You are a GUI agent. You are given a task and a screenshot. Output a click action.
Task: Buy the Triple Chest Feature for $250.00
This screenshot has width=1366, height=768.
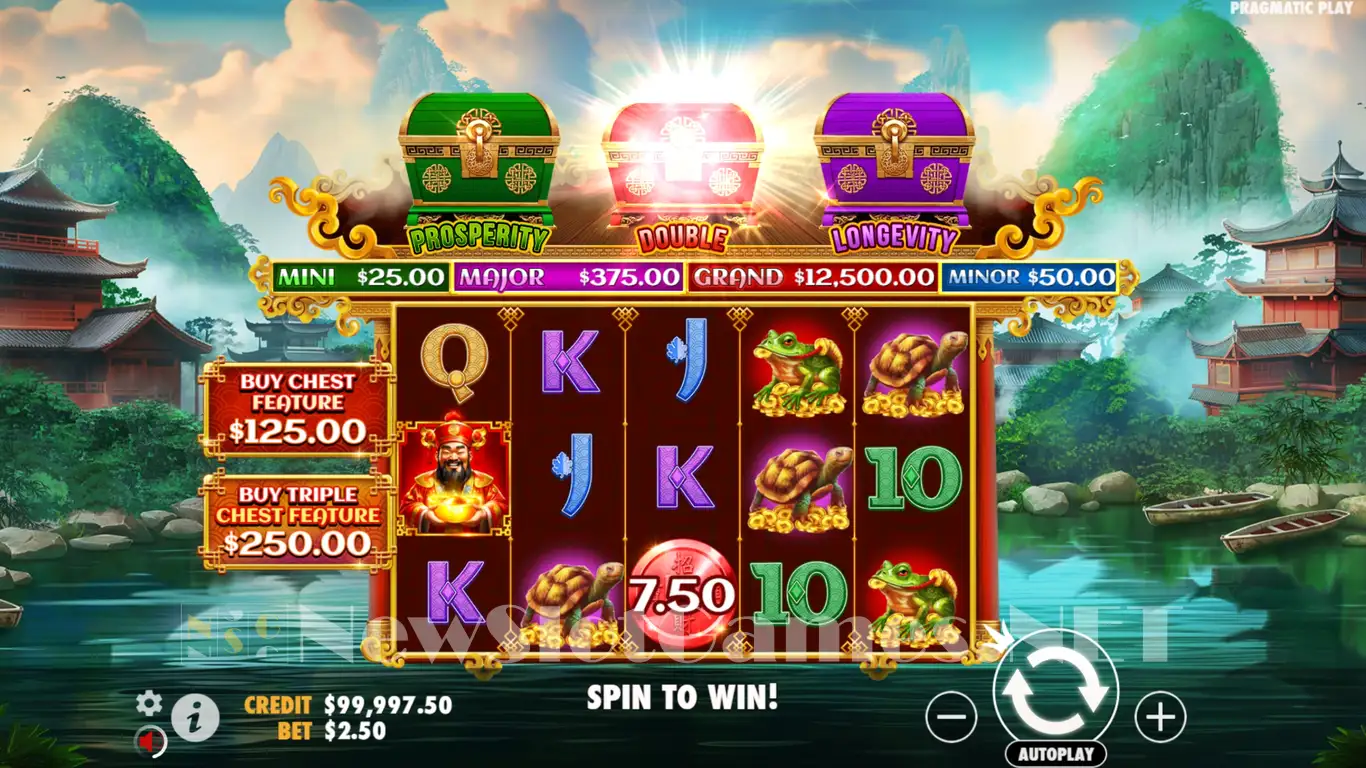[298, 520]
